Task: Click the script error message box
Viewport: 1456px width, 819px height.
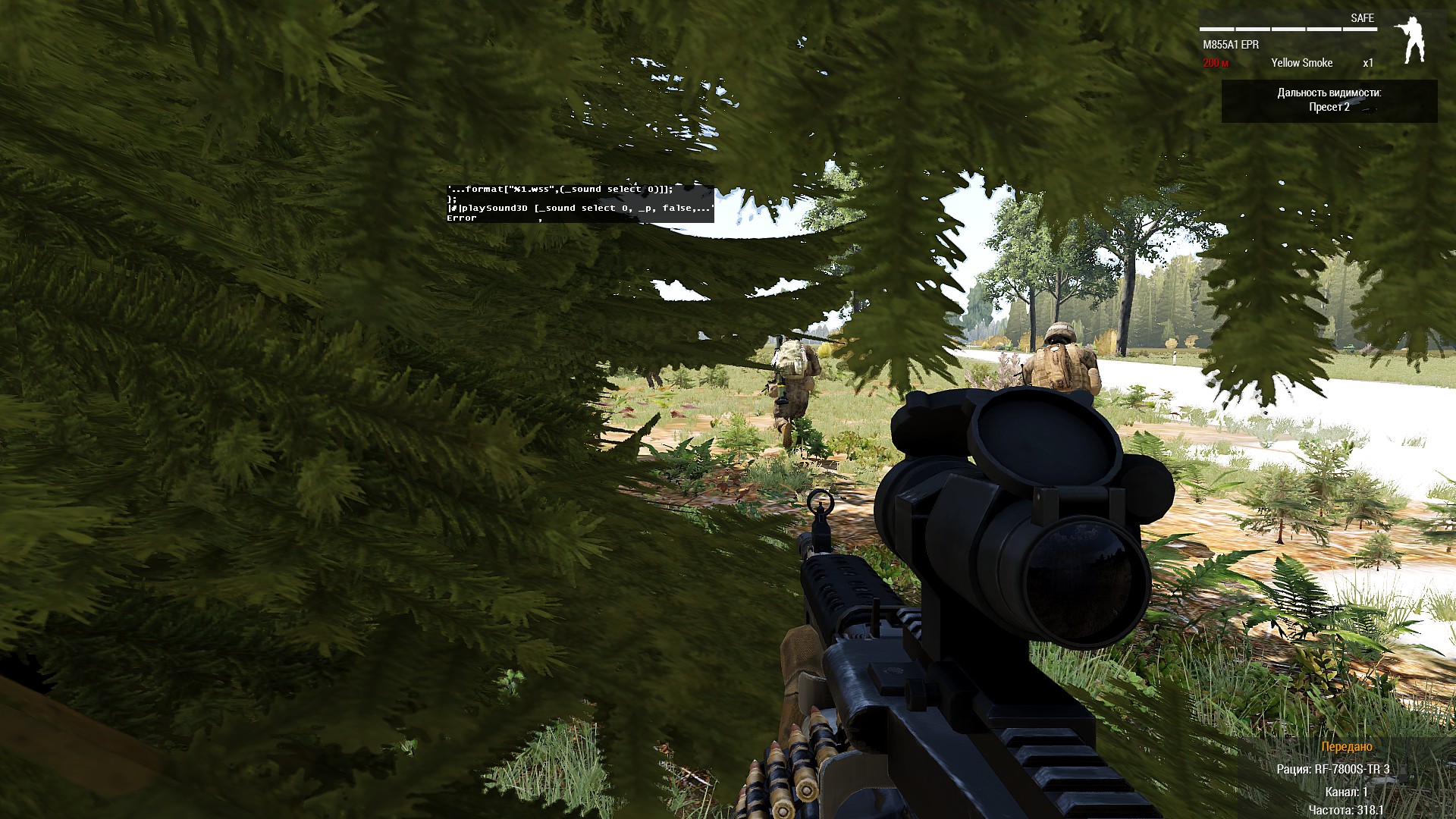Action: click(579, 203)
